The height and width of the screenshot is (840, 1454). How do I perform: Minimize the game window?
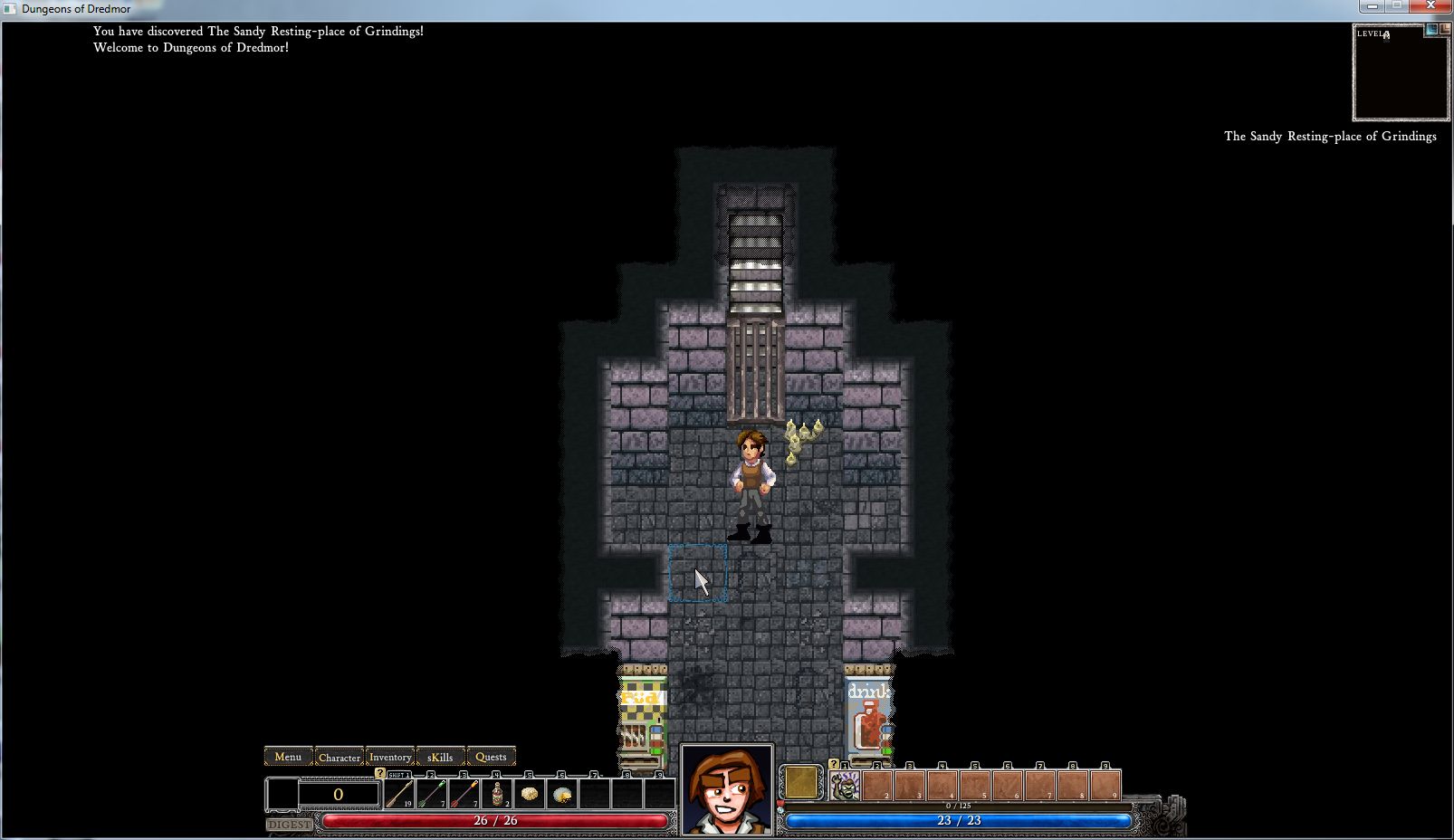tap(1373, 6)
